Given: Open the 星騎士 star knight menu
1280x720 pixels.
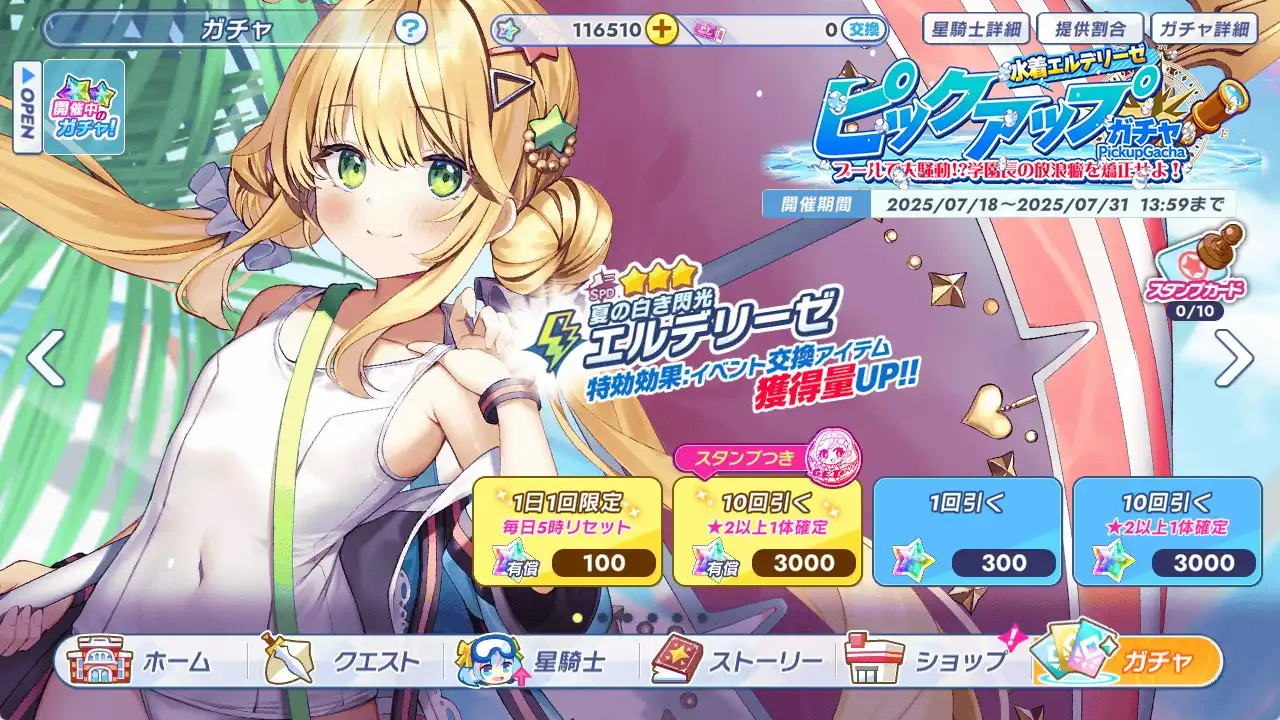Looking at the screenshot, I should point(537,662).
